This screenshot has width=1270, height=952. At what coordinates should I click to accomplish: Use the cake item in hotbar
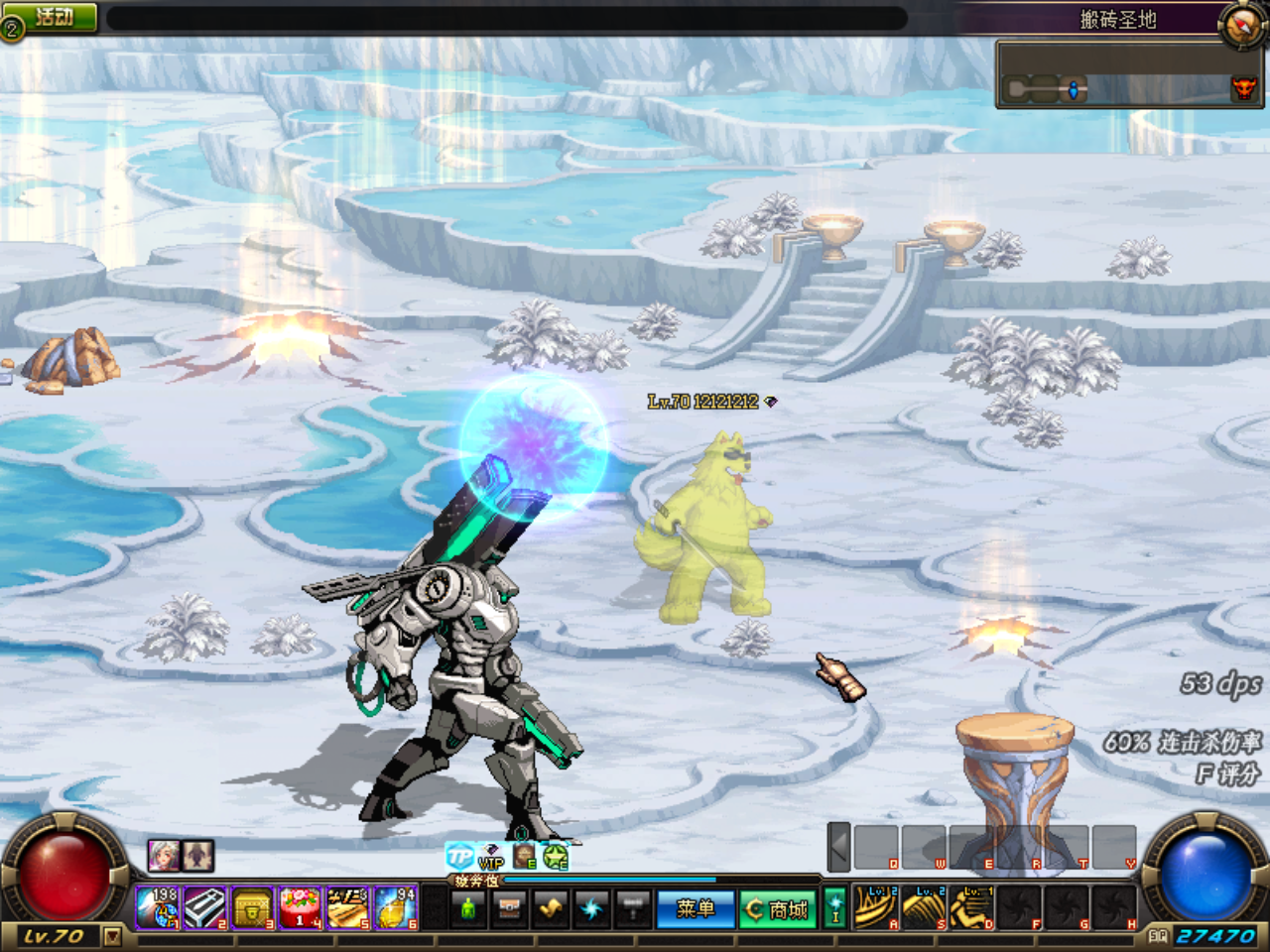tap(300, 908)
